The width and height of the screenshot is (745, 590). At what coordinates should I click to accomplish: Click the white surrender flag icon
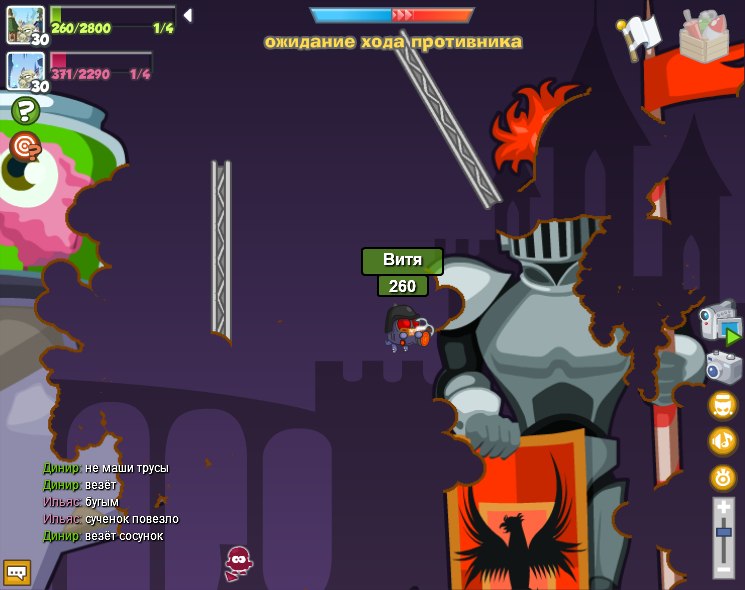click(x=639, y=35)
